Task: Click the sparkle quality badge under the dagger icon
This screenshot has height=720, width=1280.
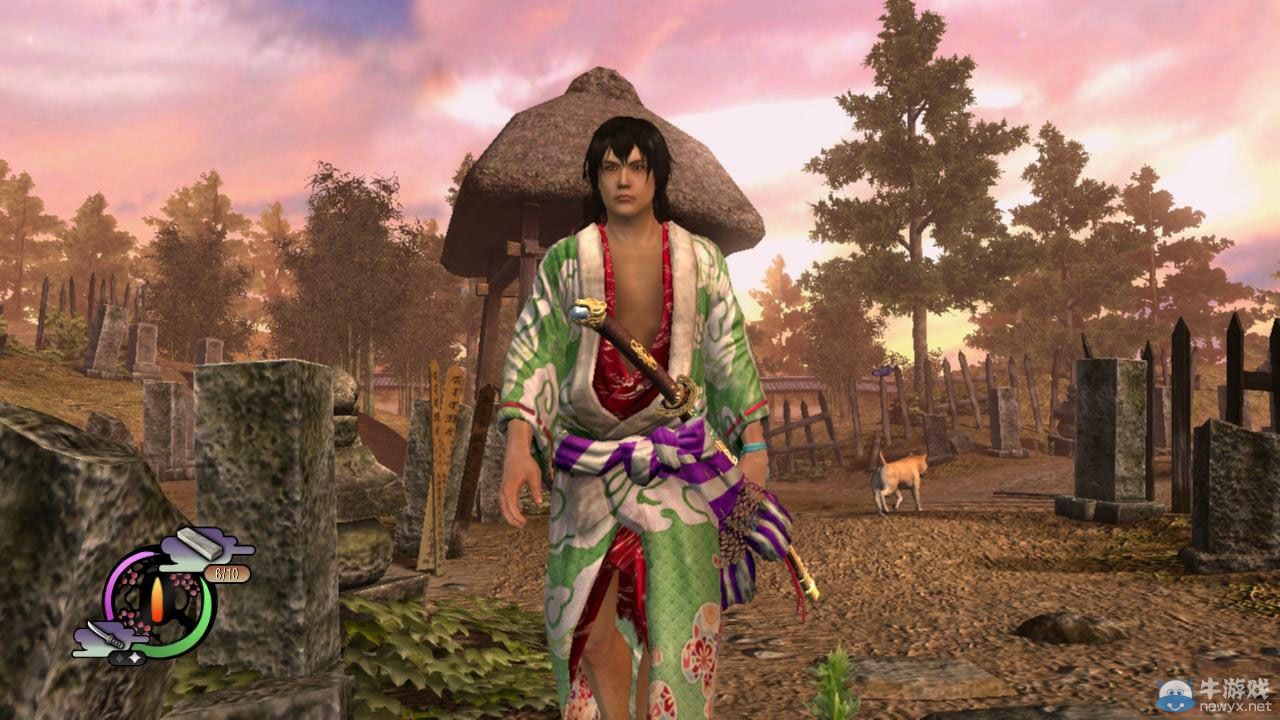Action: click(127, 657)
